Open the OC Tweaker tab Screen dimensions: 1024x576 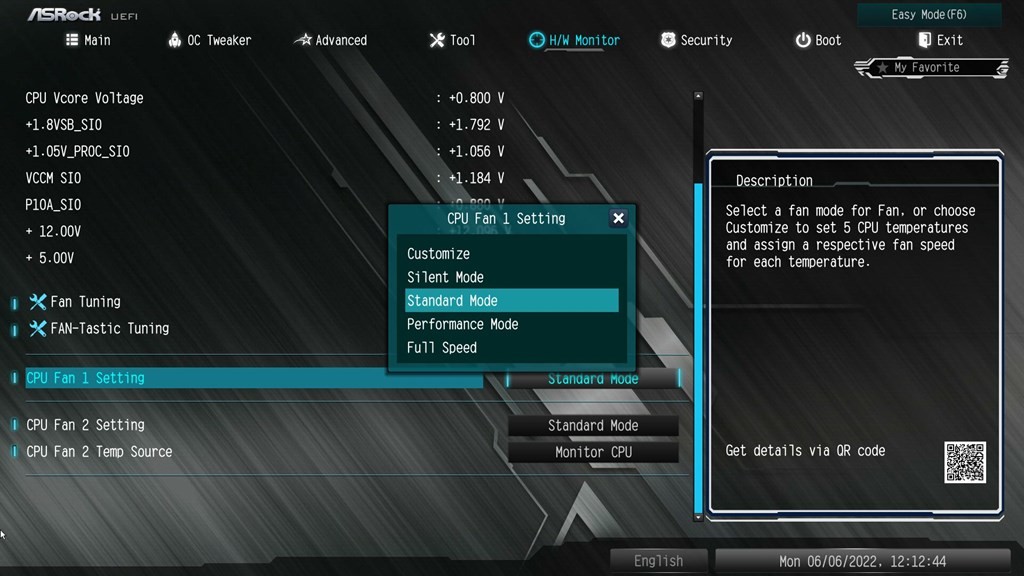pyautogui.click(x=208, y=40)
